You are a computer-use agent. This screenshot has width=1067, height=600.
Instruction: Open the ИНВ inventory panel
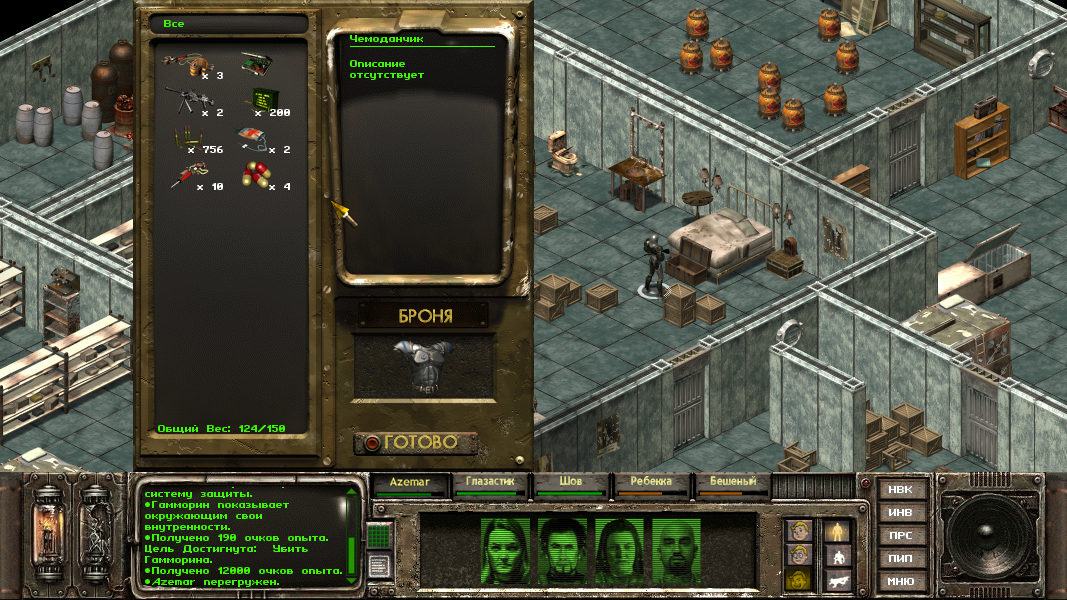point(900,512)
